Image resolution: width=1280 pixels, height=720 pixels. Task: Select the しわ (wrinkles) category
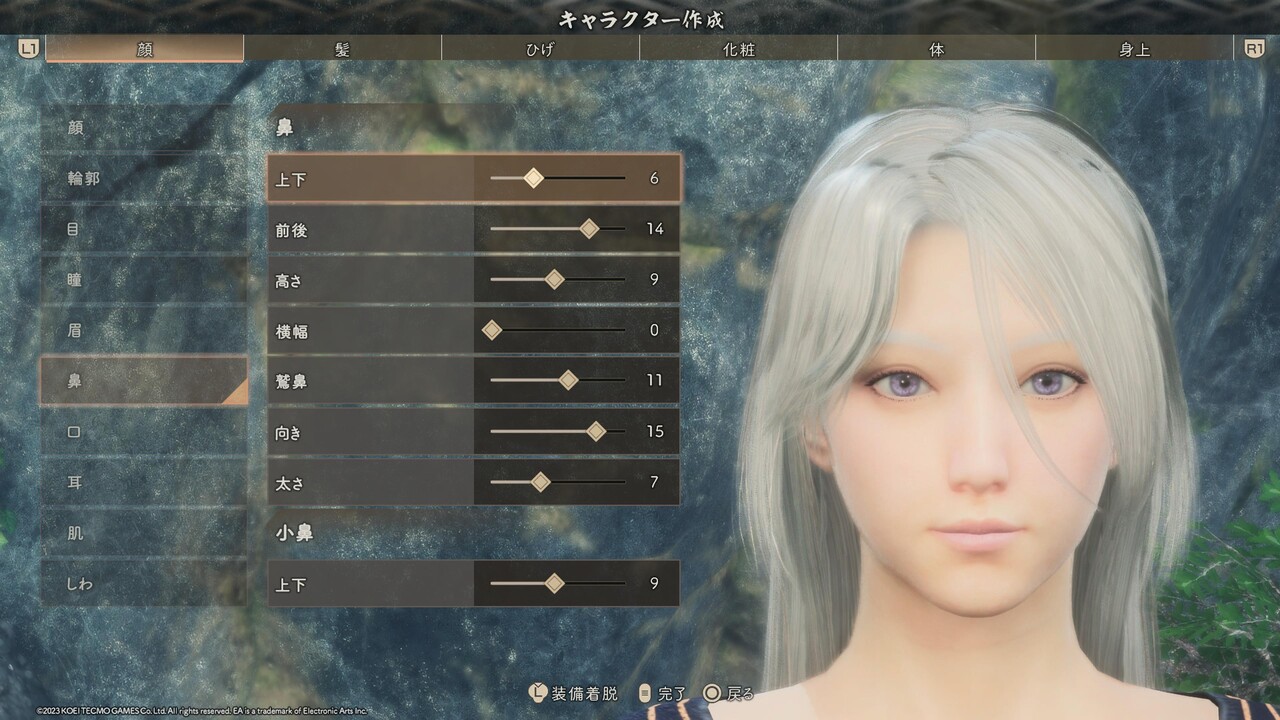click(143, 583)
